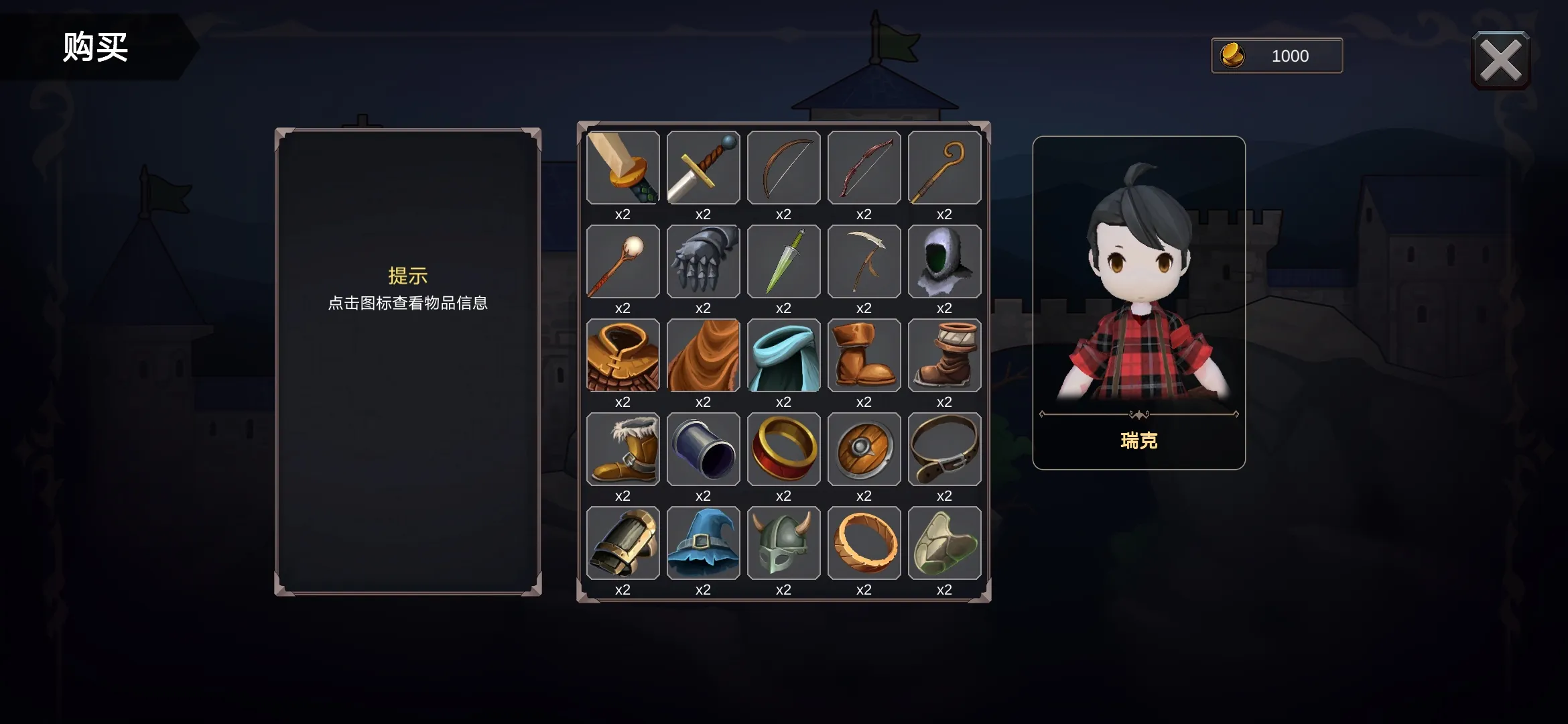The height and width of the screenshot is (724, 1568).
Task: Select the wooden sword item
Action: pyautogui.click(x=622, y=168)
